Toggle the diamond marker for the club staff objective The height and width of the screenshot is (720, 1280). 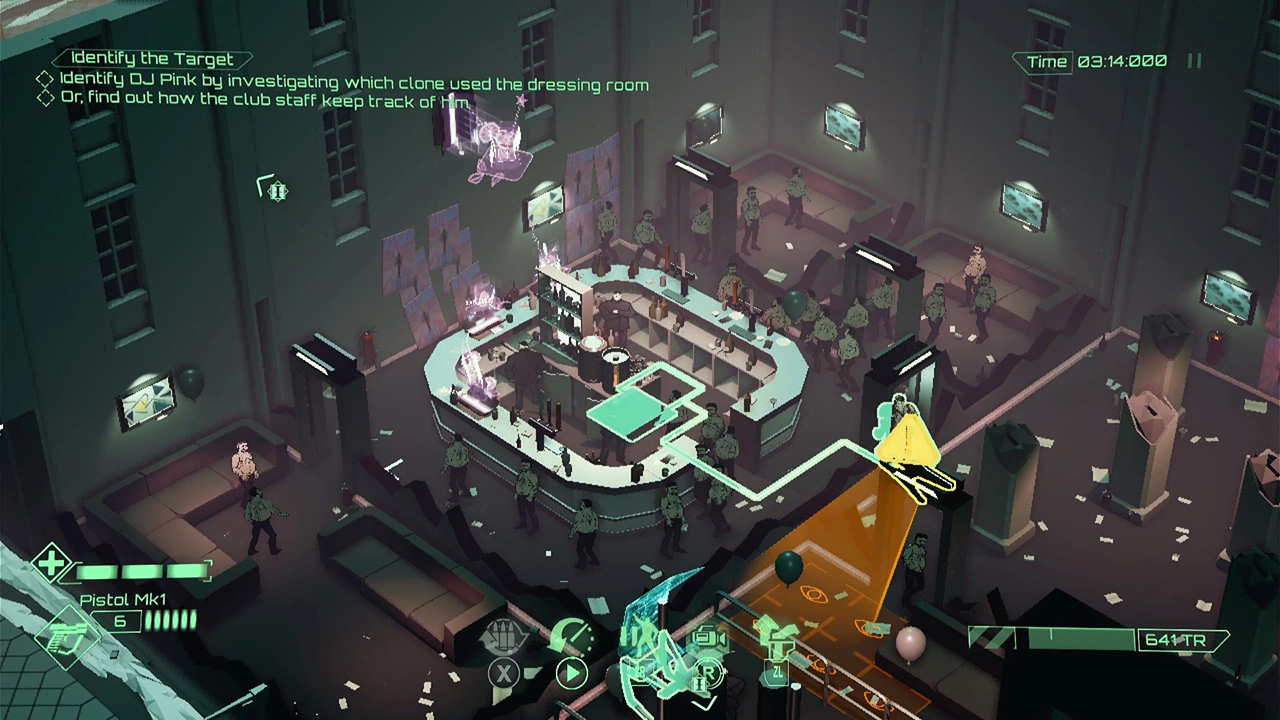click(x=45, y=96)
